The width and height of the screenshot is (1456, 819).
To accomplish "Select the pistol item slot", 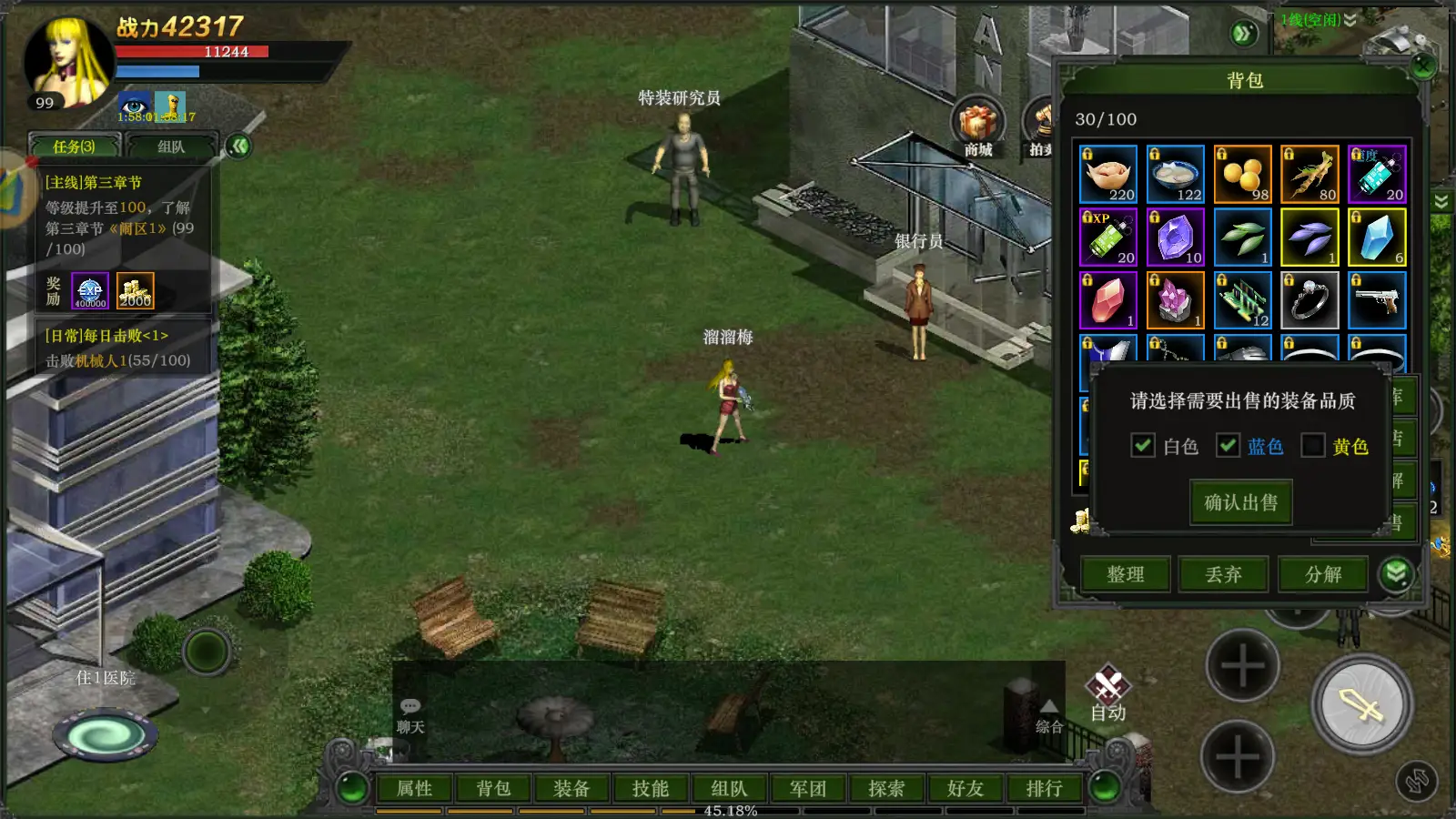I will [1377, 300].
